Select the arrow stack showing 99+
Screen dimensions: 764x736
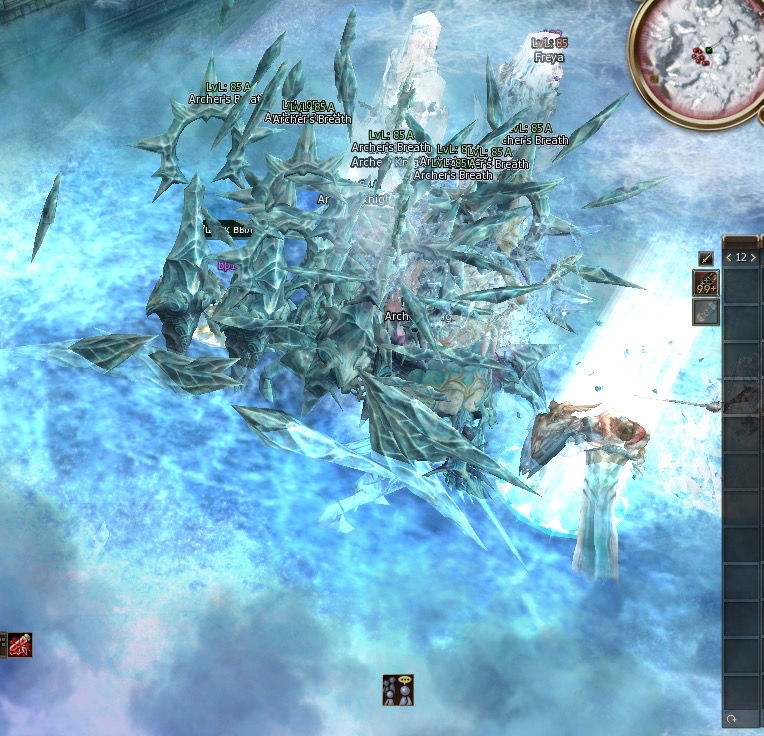pyautogui.click(x=706, y=284)
